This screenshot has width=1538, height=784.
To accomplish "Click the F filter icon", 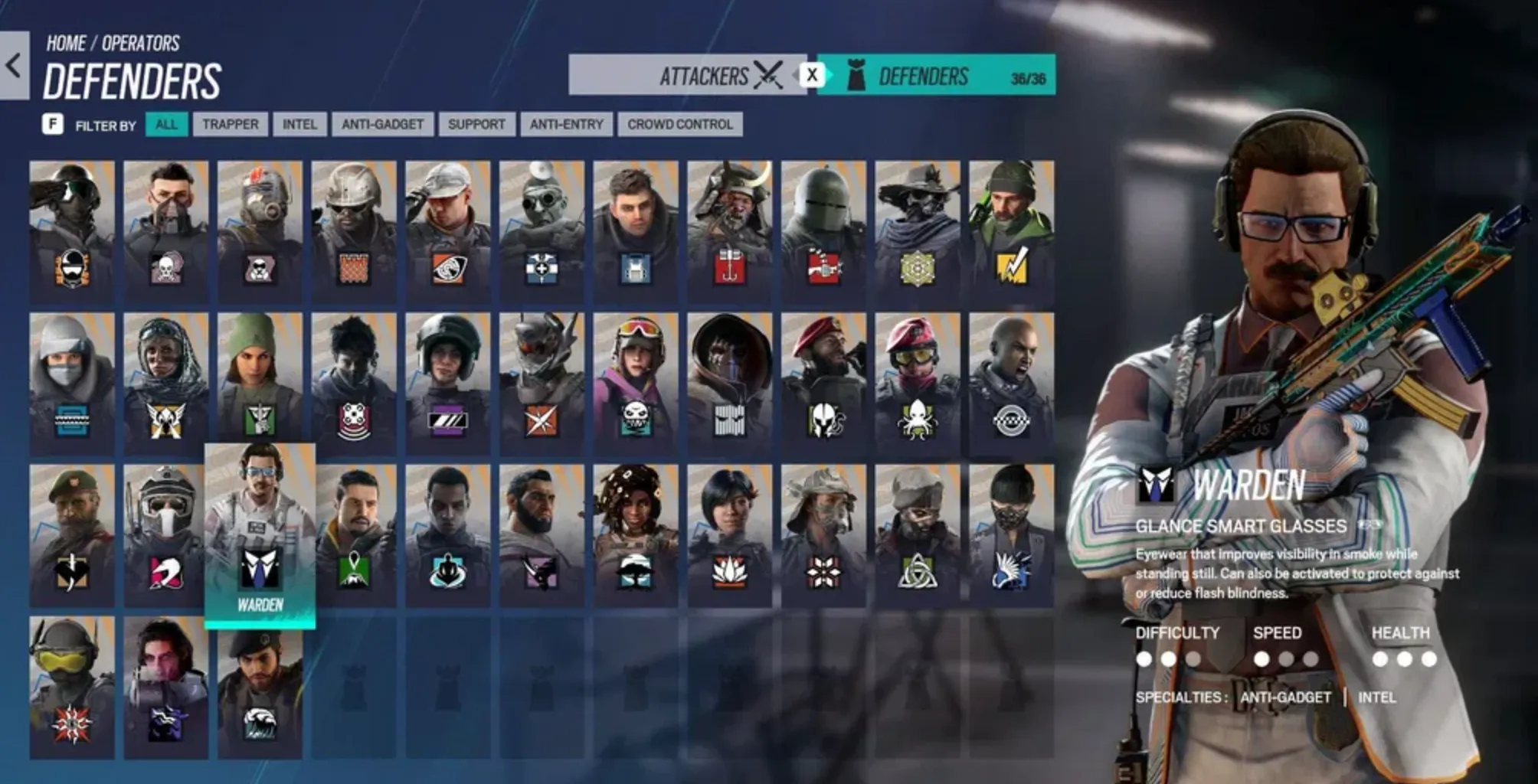I will point(52,125).
